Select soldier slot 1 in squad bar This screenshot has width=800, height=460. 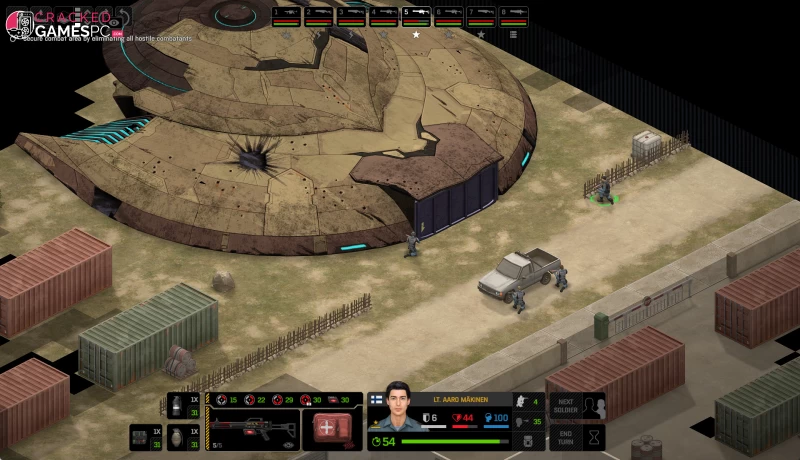point(286,16)
